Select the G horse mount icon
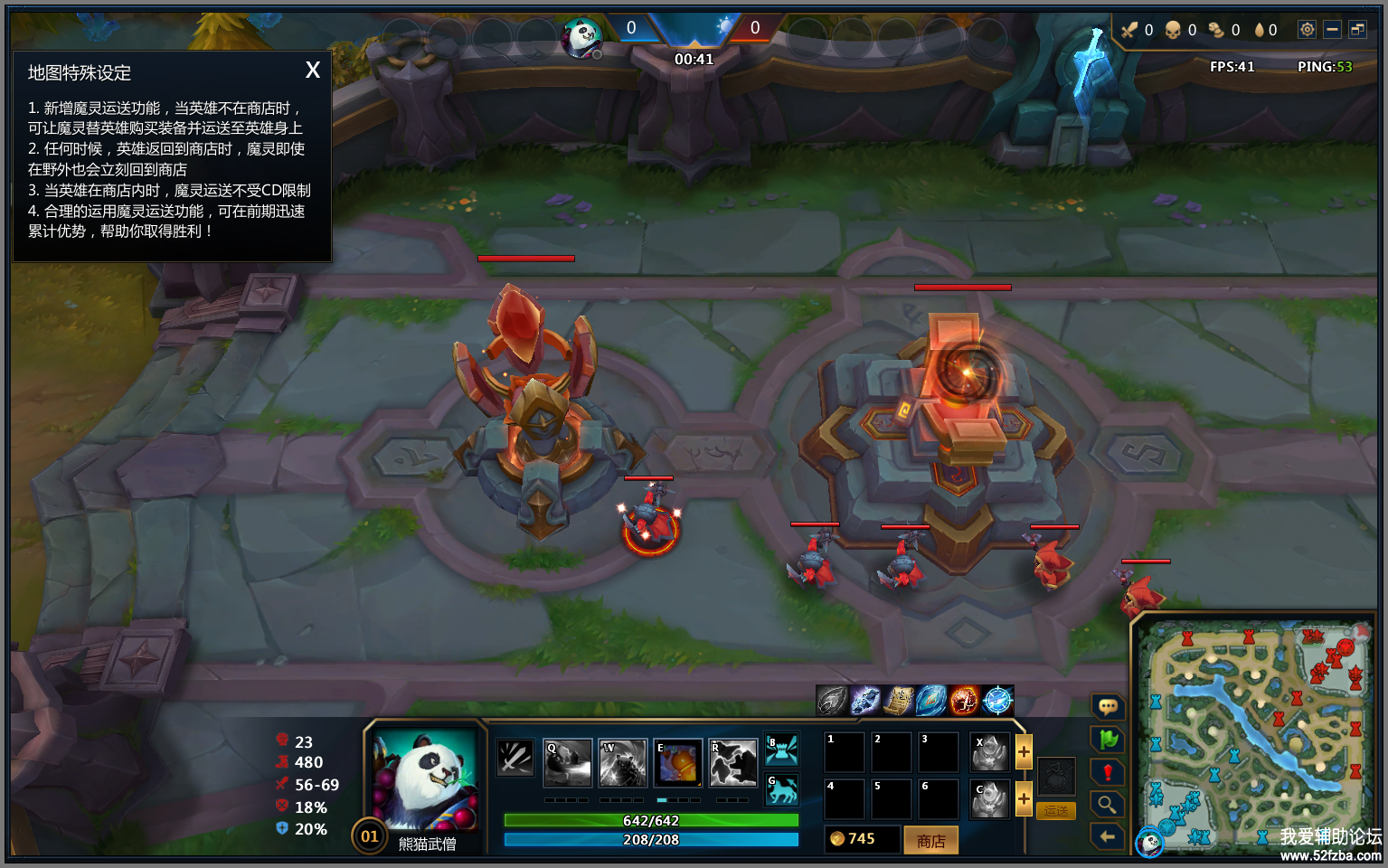Image resolution: width=1388 pixels, height=868 pixels. pyautogui.click(x=782, y=789)
